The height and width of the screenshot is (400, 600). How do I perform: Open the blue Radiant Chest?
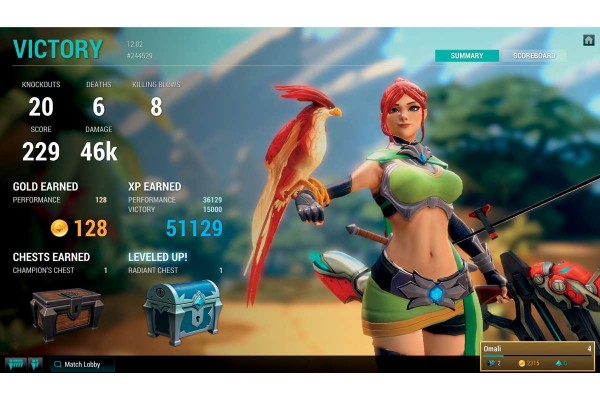pos(181,309)
